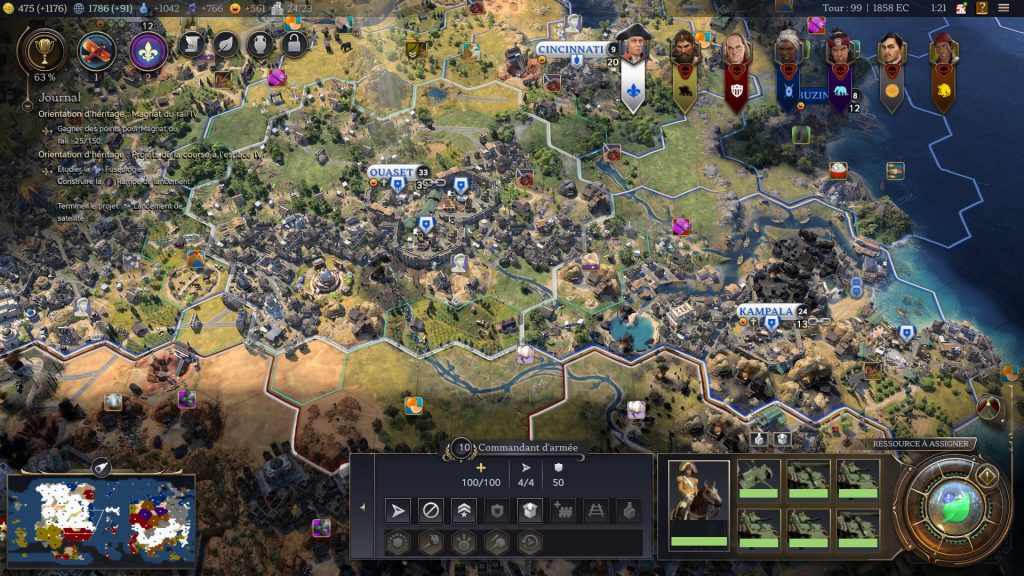Open the main menu hamburger icon
Image resolution: width=1024 pixels, height=576 pixels.
tap(1003, 8)
